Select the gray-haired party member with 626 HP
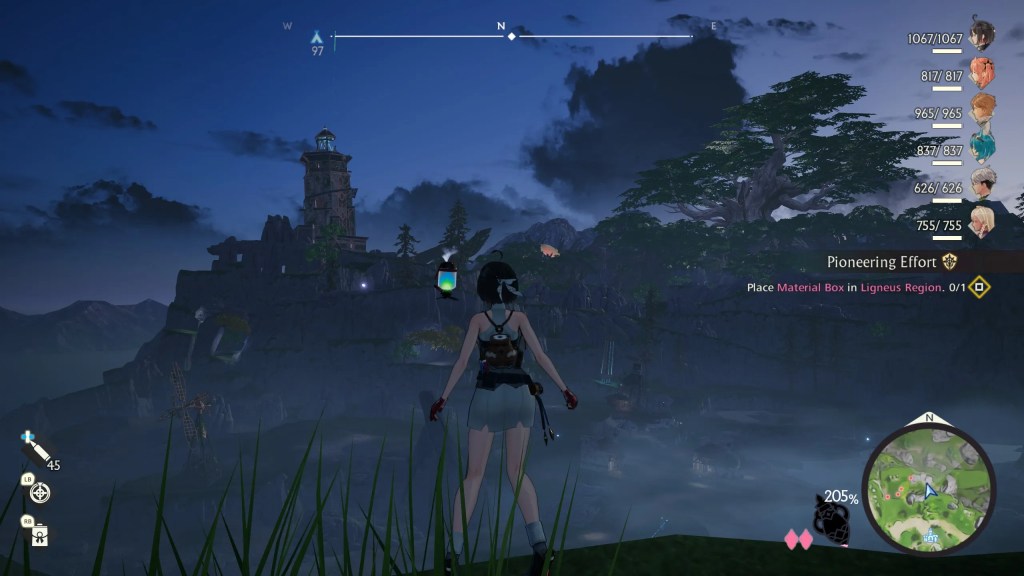Image resolution: width=1024 pixels, height=576 pixels. 982,183
